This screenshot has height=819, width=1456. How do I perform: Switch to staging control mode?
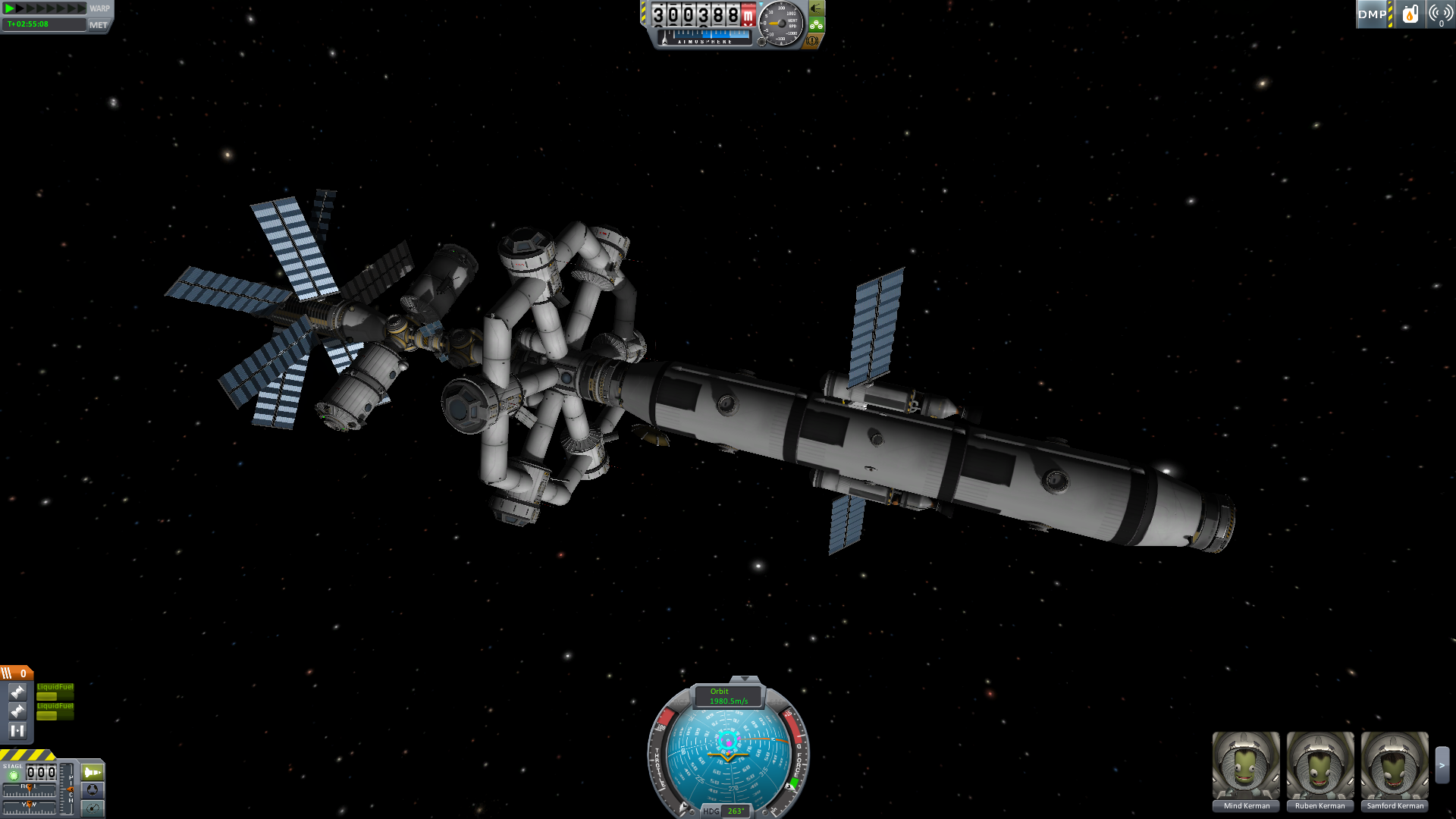(93, 772)
